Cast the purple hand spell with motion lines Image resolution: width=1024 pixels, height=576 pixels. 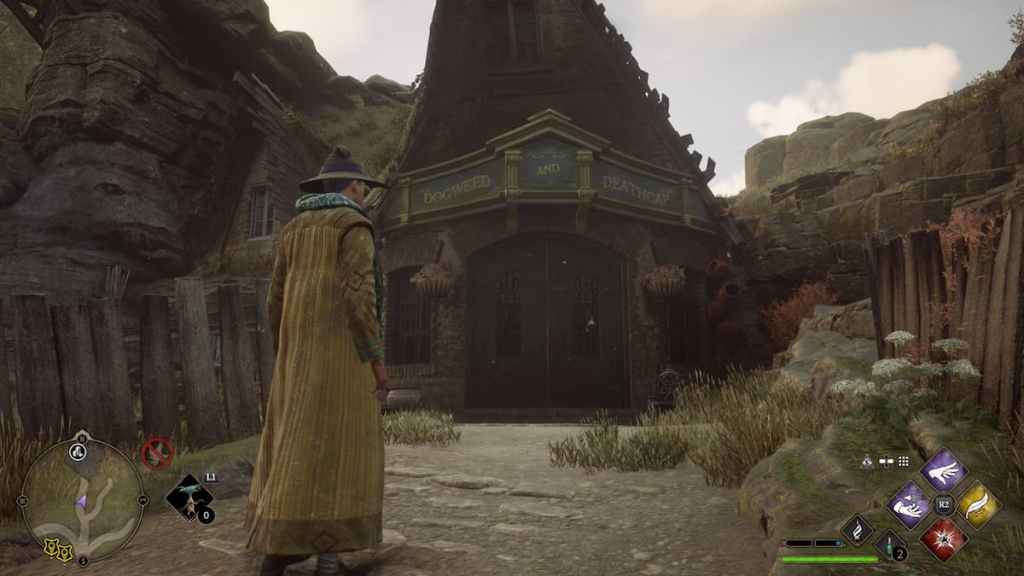click(943, 470)
